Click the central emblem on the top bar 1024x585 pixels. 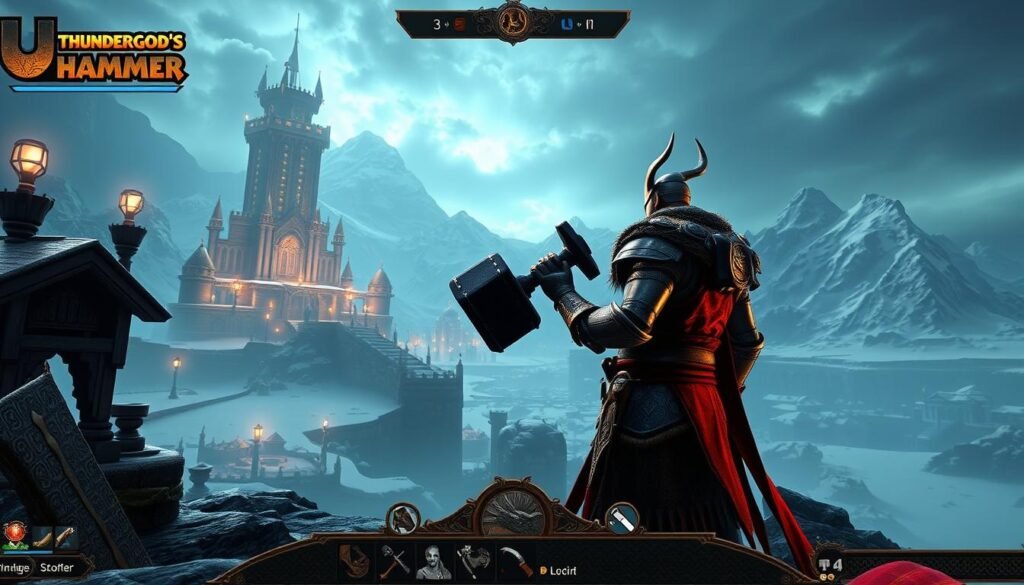click(x=512, y=22)
